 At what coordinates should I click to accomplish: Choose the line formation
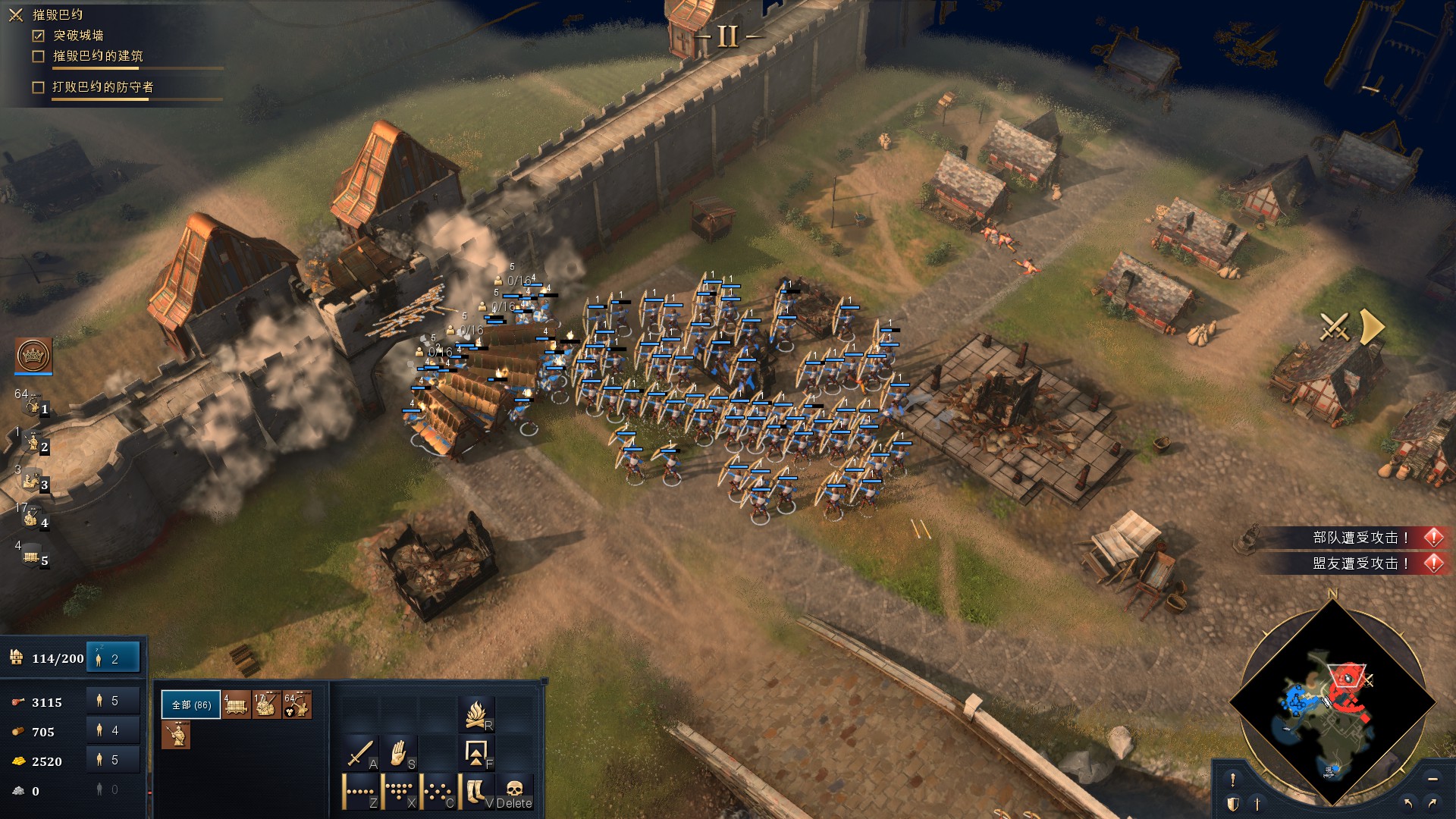360,792
